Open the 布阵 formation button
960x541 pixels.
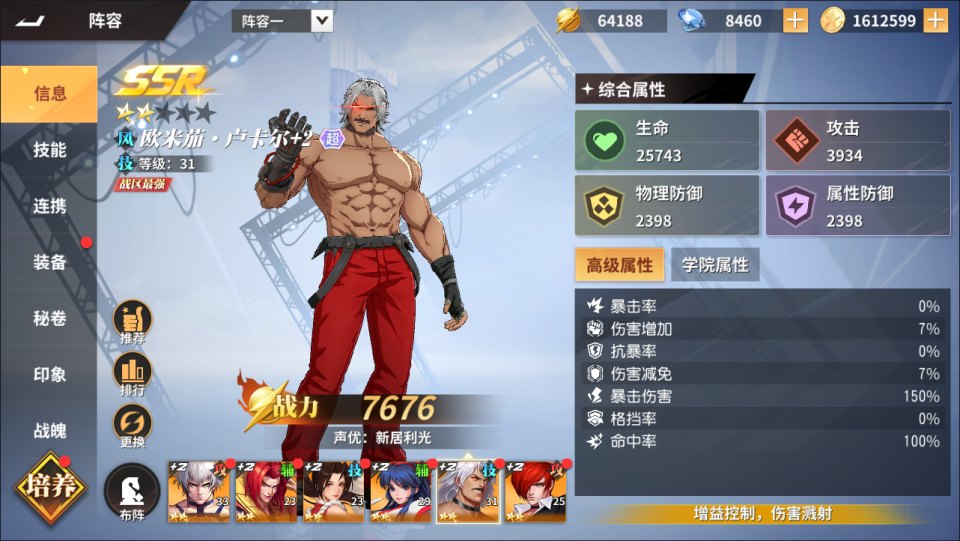[x=132, y=494]
